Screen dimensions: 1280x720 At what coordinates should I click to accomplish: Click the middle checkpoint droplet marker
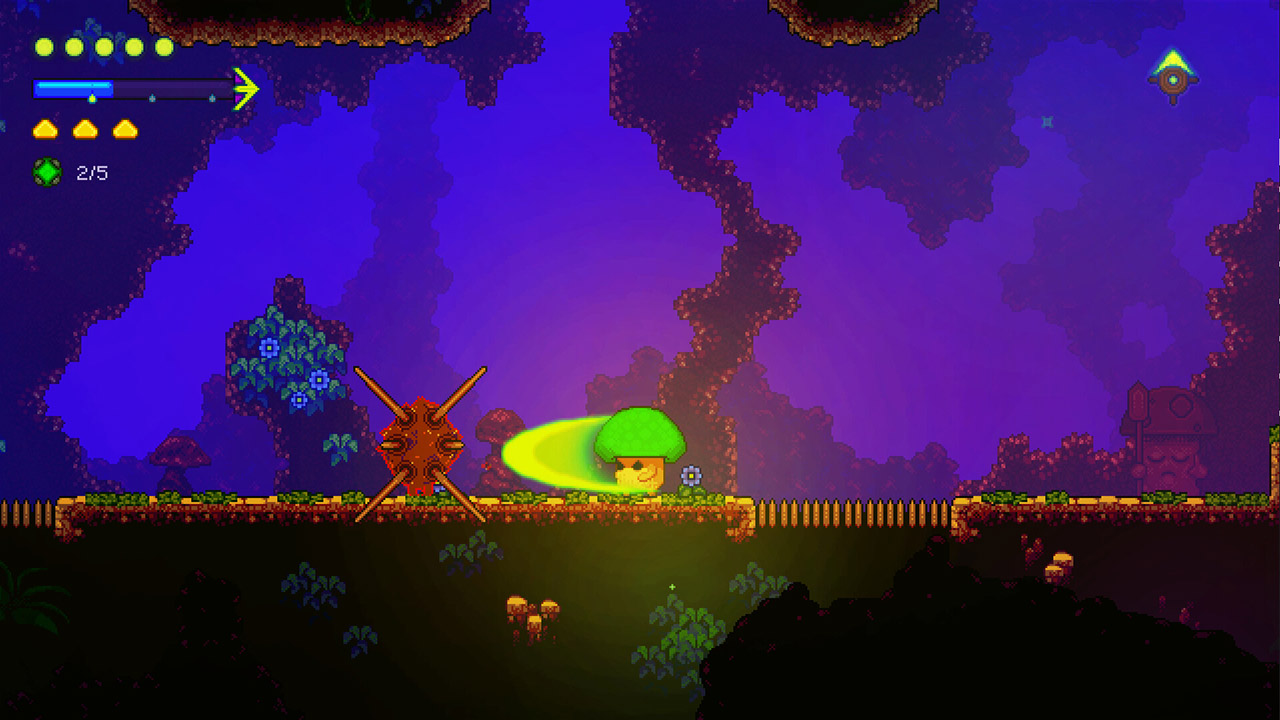tap(152, 97)
